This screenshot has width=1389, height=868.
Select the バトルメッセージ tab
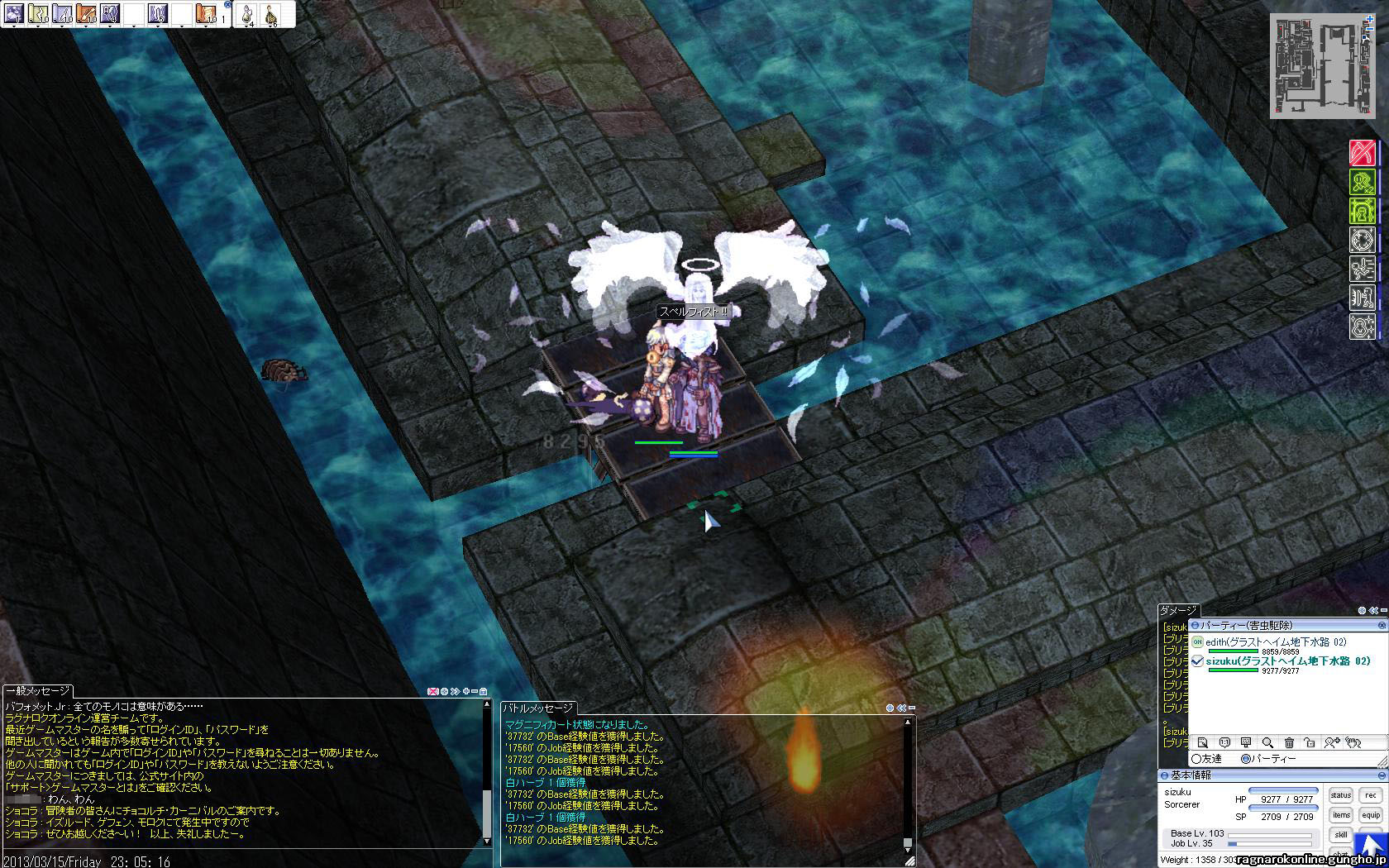[x=538, y=708]
